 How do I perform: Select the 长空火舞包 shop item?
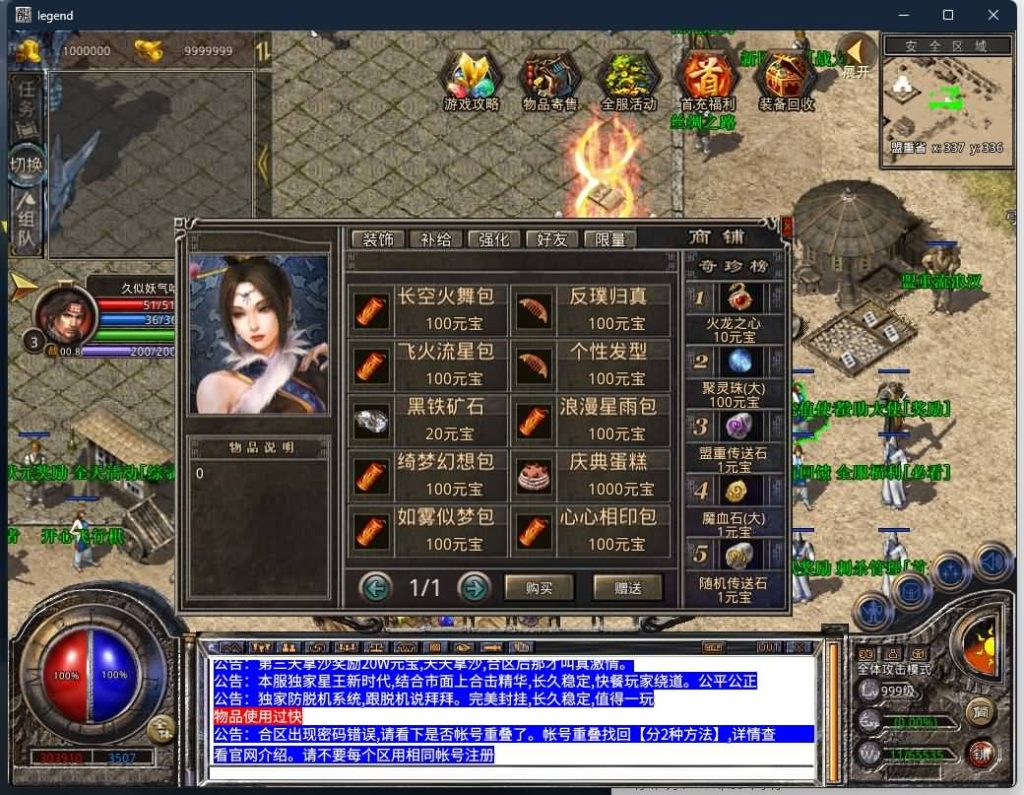[x=428, y=309]
